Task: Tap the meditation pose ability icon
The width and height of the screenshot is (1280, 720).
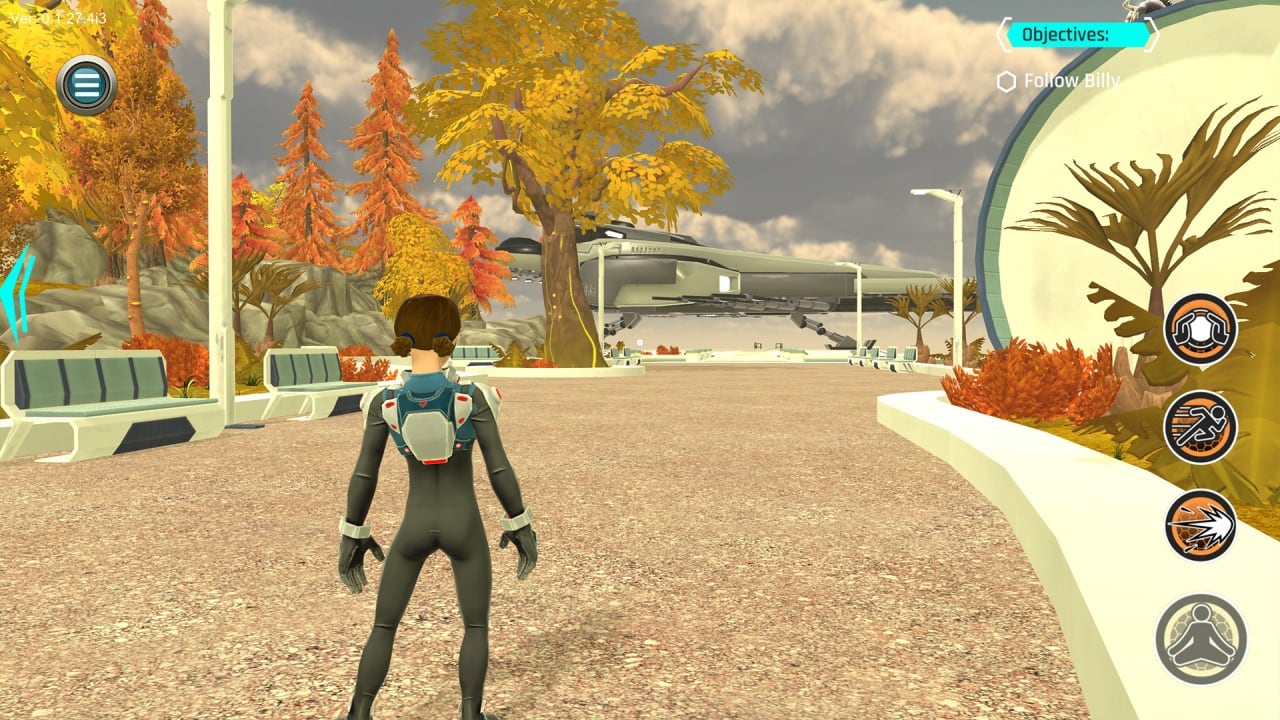Action: 1200,638
